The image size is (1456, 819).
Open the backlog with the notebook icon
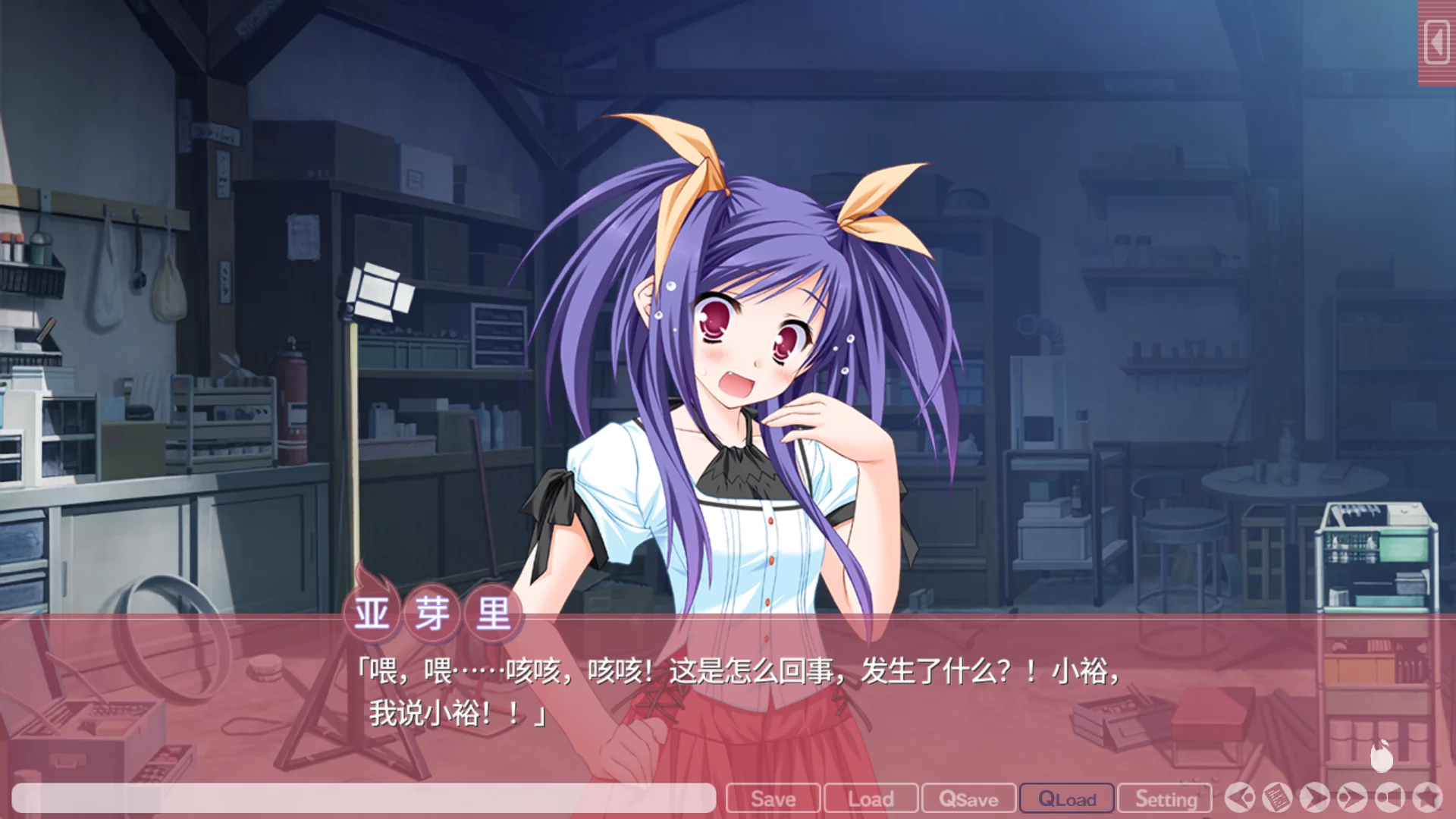[x=1276, y=798]
